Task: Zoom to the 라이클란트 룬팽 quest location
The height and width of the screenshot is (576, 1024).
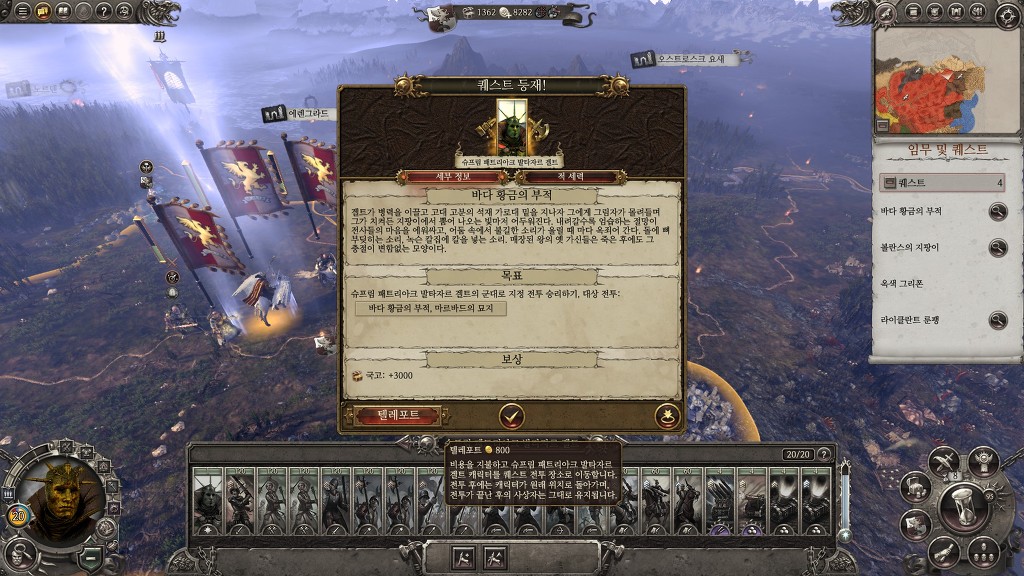Action: [x=997, y=320]
